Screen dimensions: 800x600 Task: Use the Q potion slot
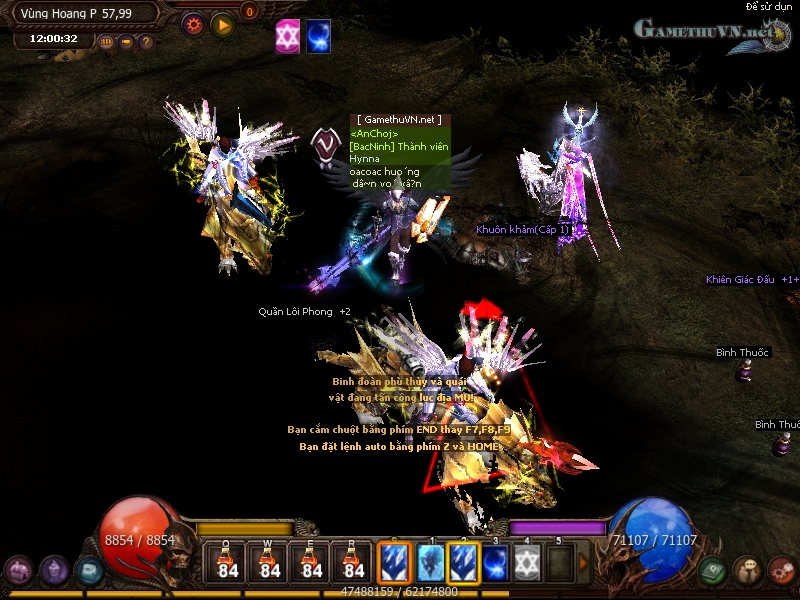228,562
